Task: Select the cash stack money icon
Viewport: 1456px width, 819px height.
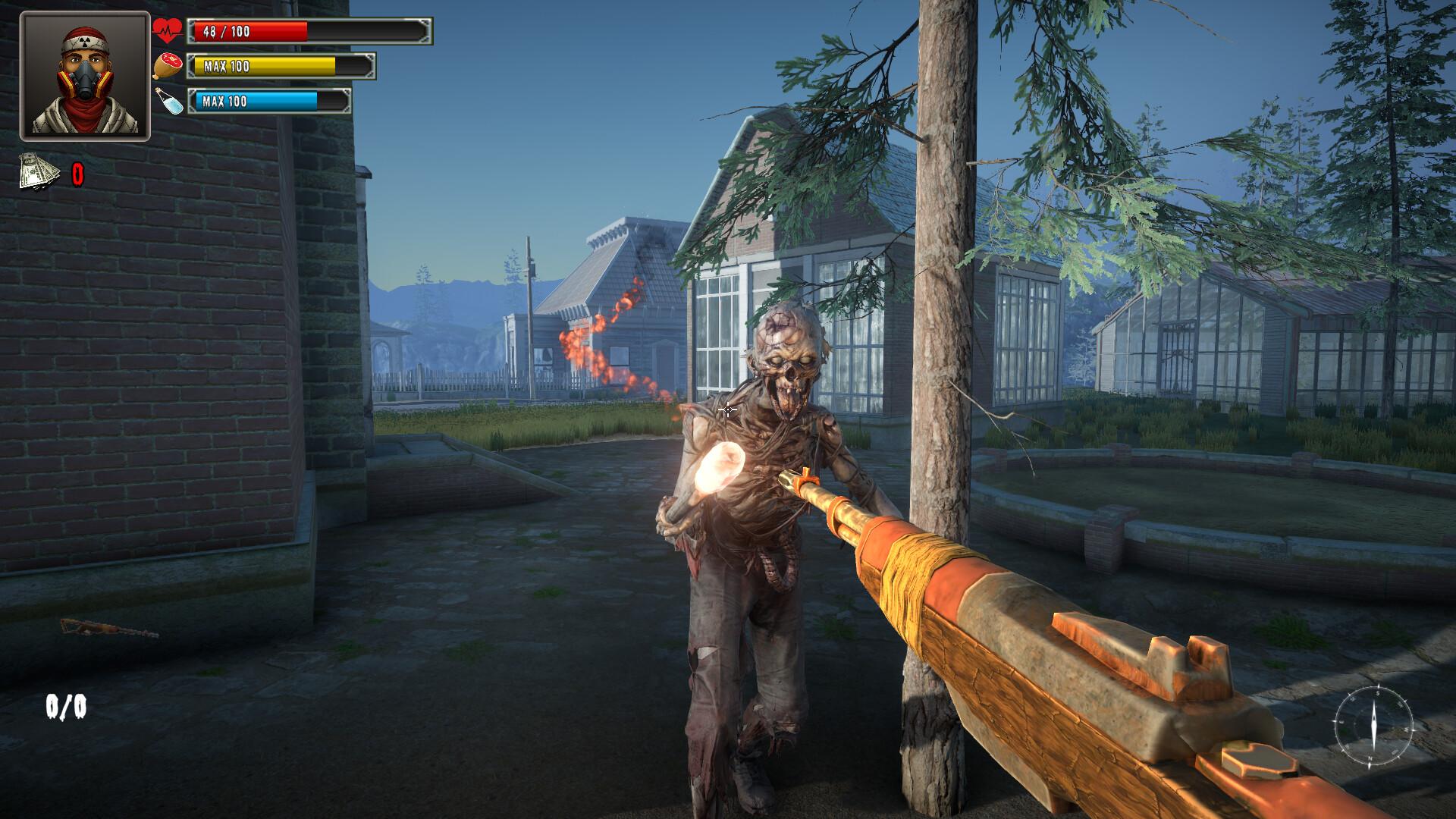Action: click(39, 172)
